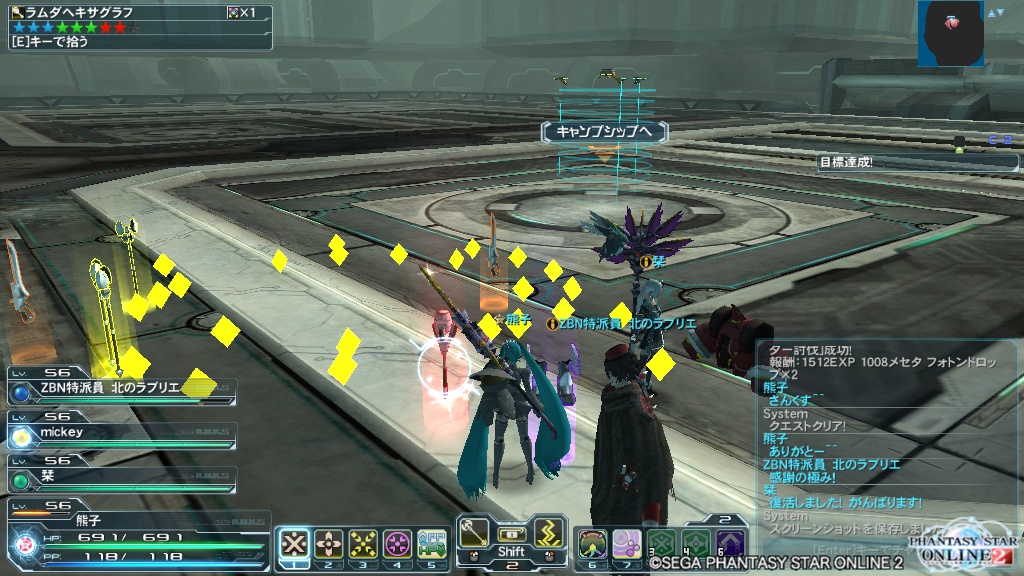Use subpalette slot 4 purple circle skill
Screen dimensions: 1024x576
pyautogui.click(x=397, y=544)
